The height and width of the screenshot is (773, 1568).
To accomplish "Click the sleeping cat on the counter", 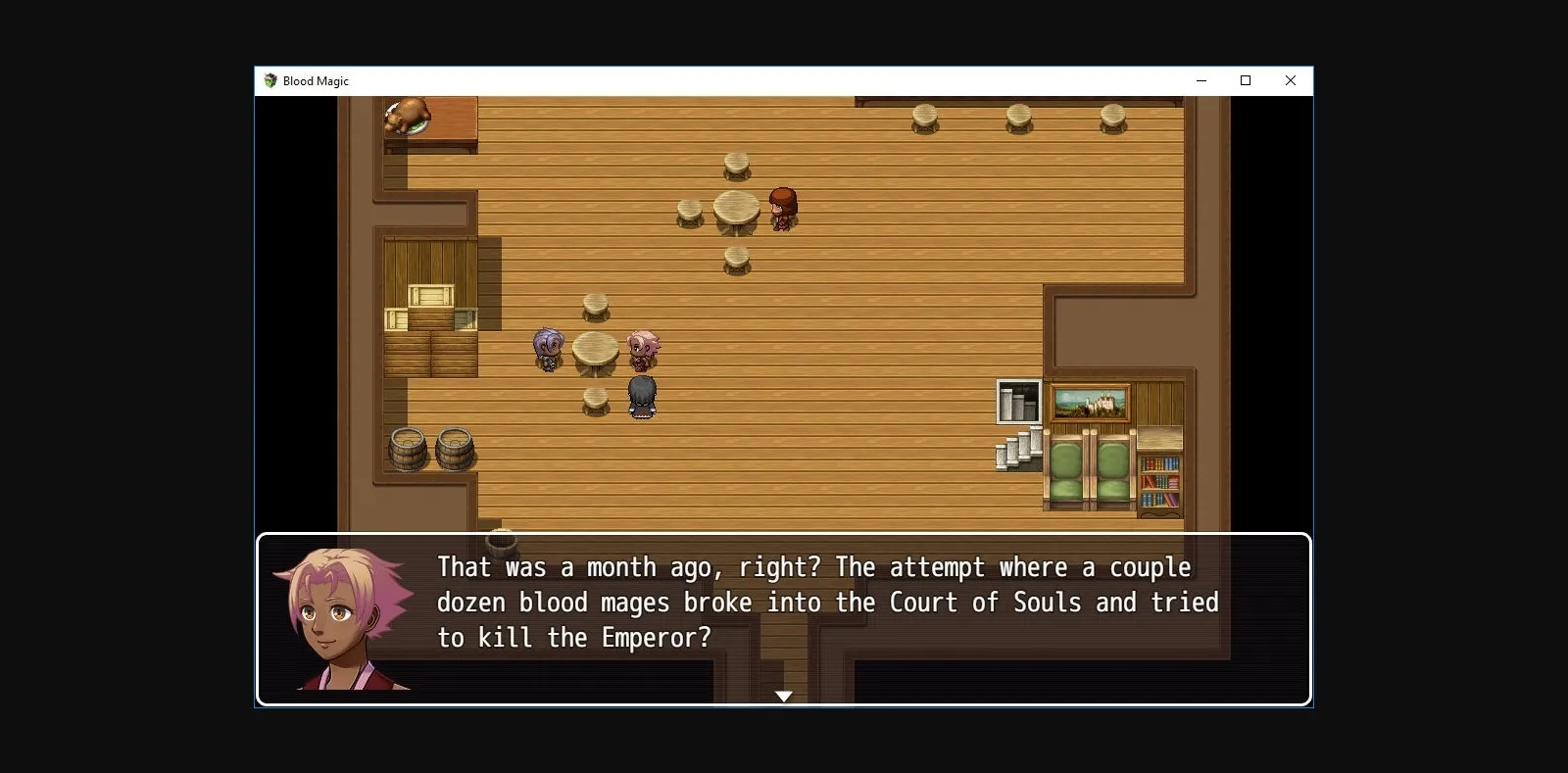I will 409,115.
